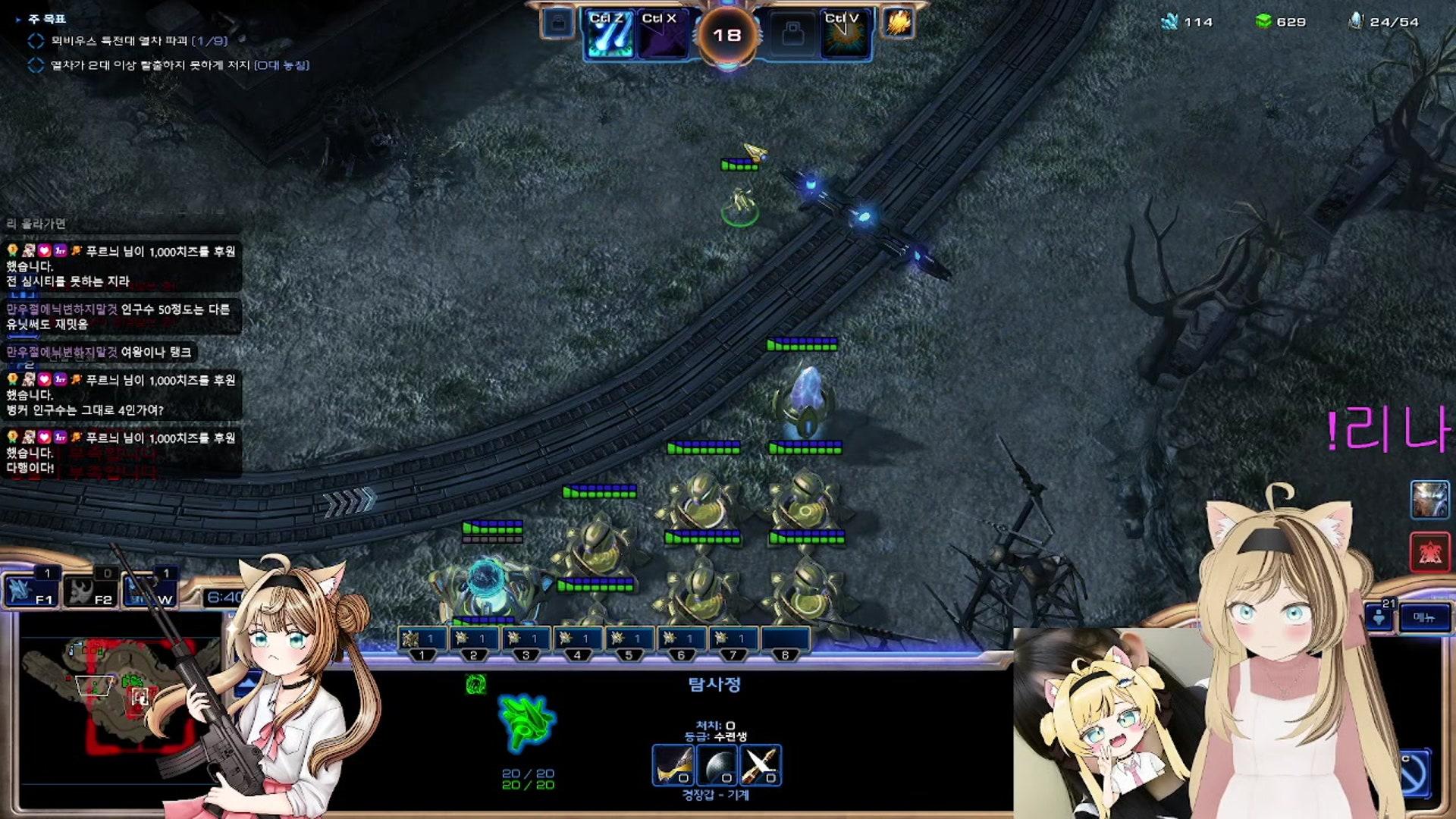
Task: Click the circle-slash cancel command button
Action: coord(1415,773)
